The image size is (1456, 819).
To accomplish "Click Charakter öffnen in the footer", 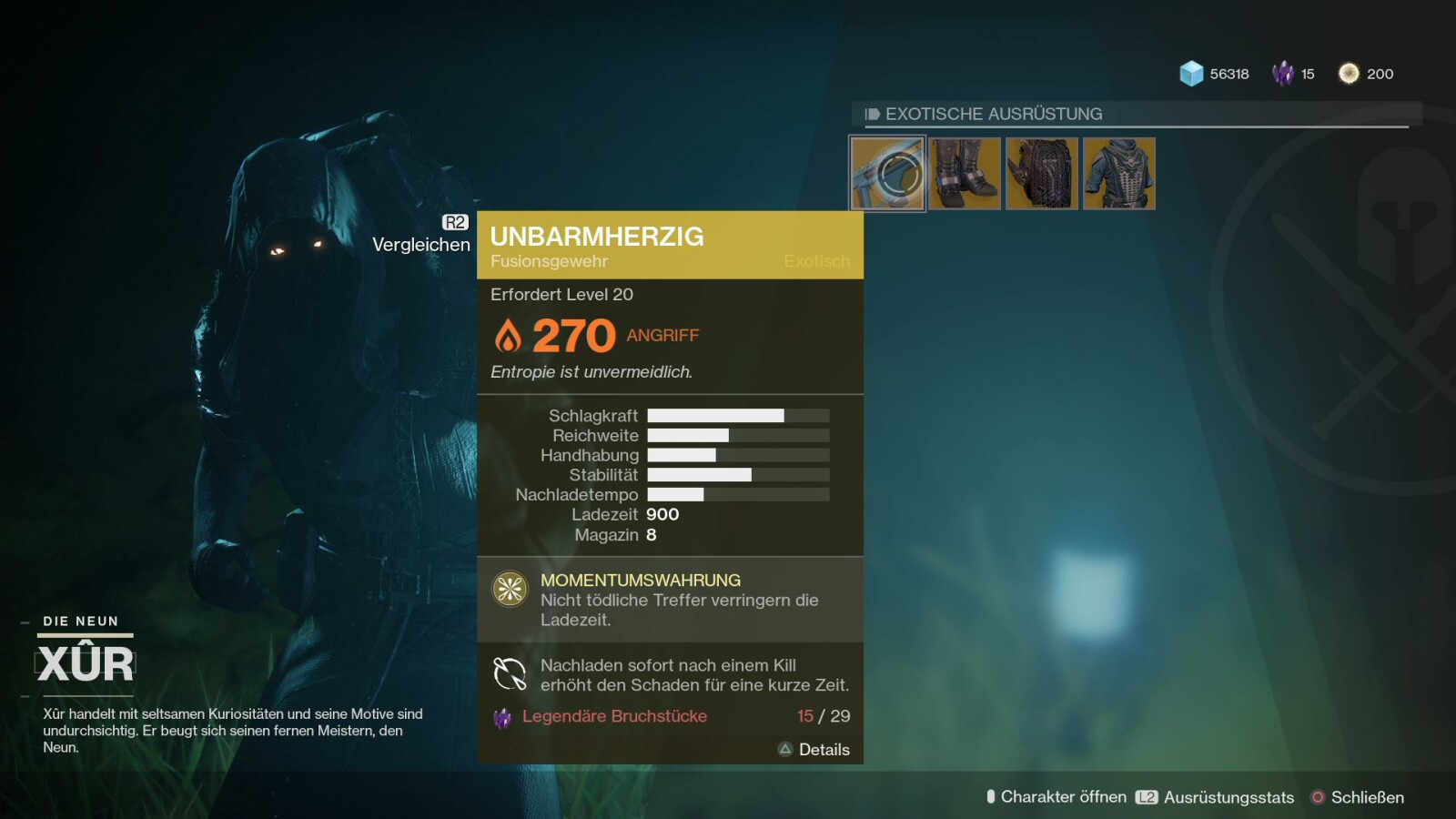I will pos(1057,797).
